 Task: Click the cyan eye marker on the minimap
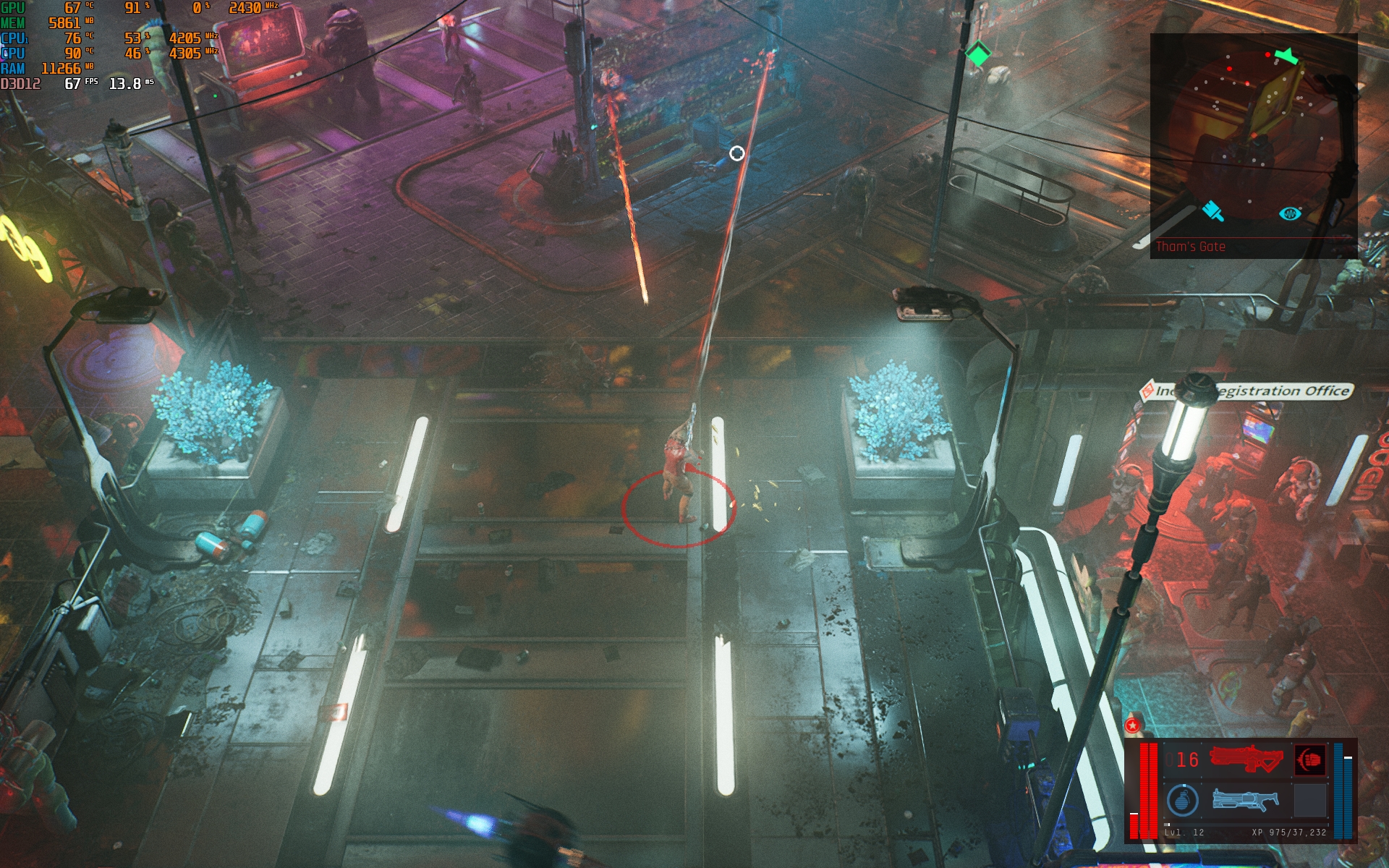(x=1289, y=213)
